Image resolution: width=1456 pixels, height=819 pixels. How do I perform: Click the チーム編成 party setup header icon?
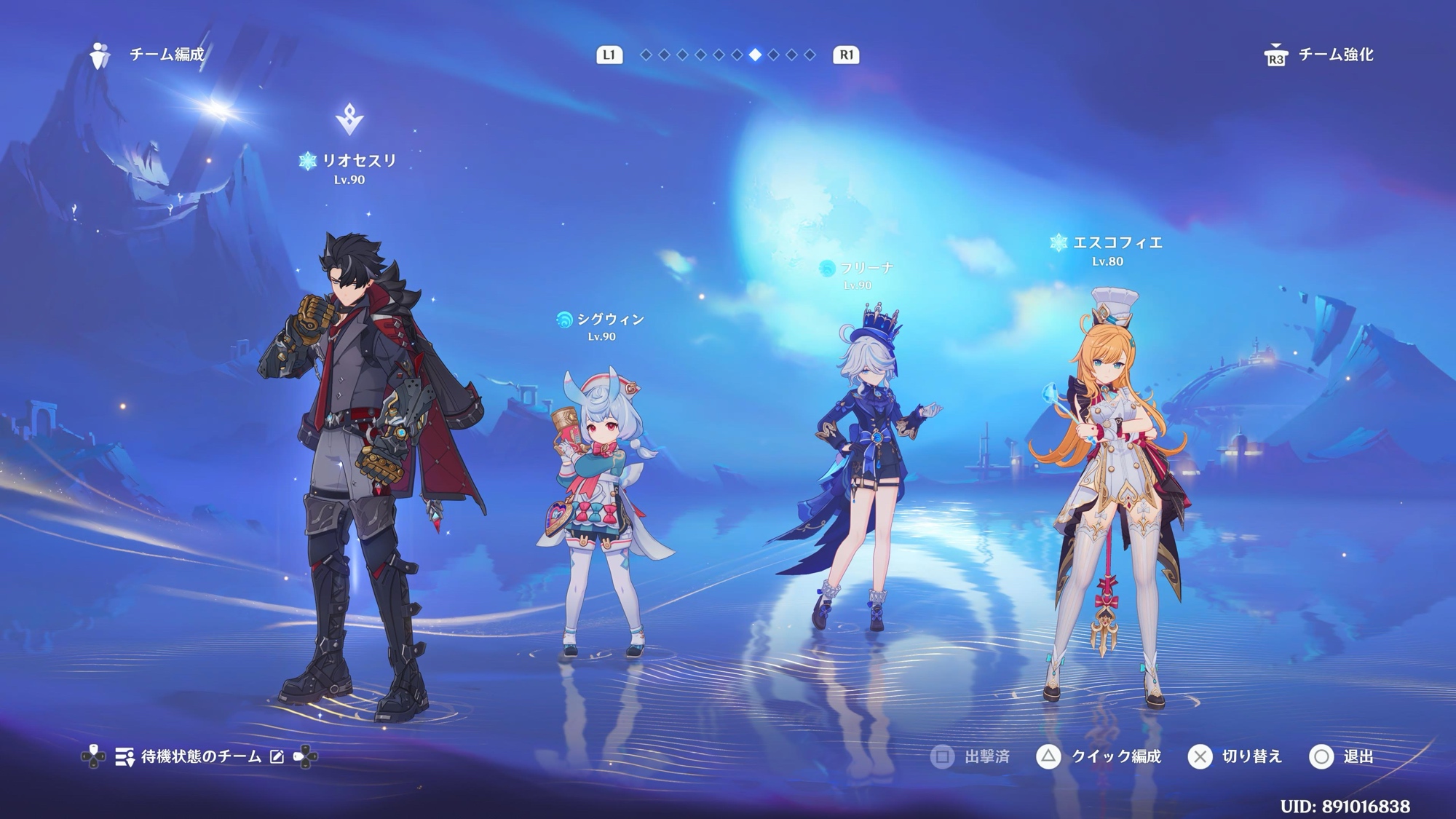[x=100, y=55]
